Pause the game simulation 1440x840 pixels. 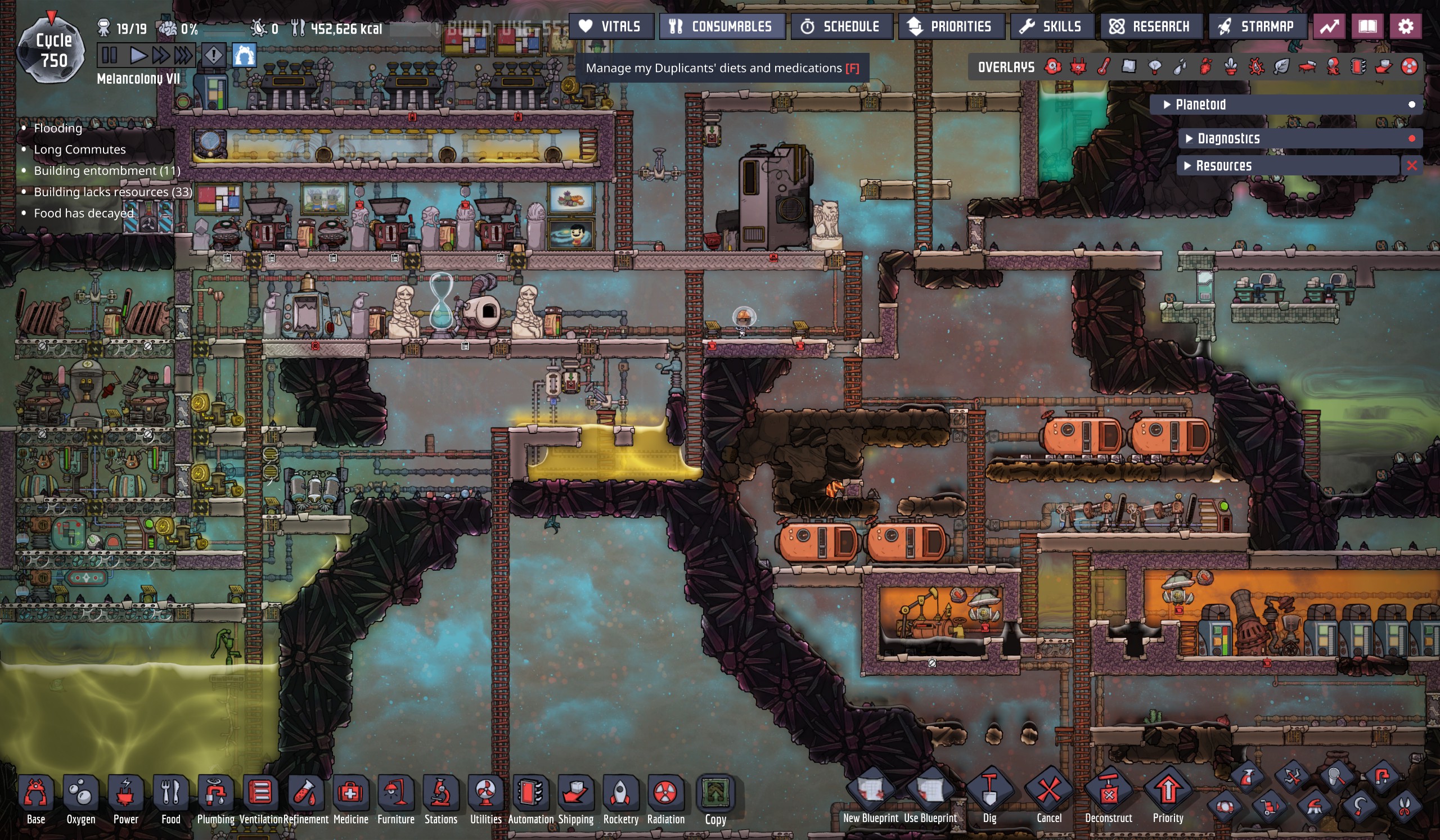(x=109, y=56)
